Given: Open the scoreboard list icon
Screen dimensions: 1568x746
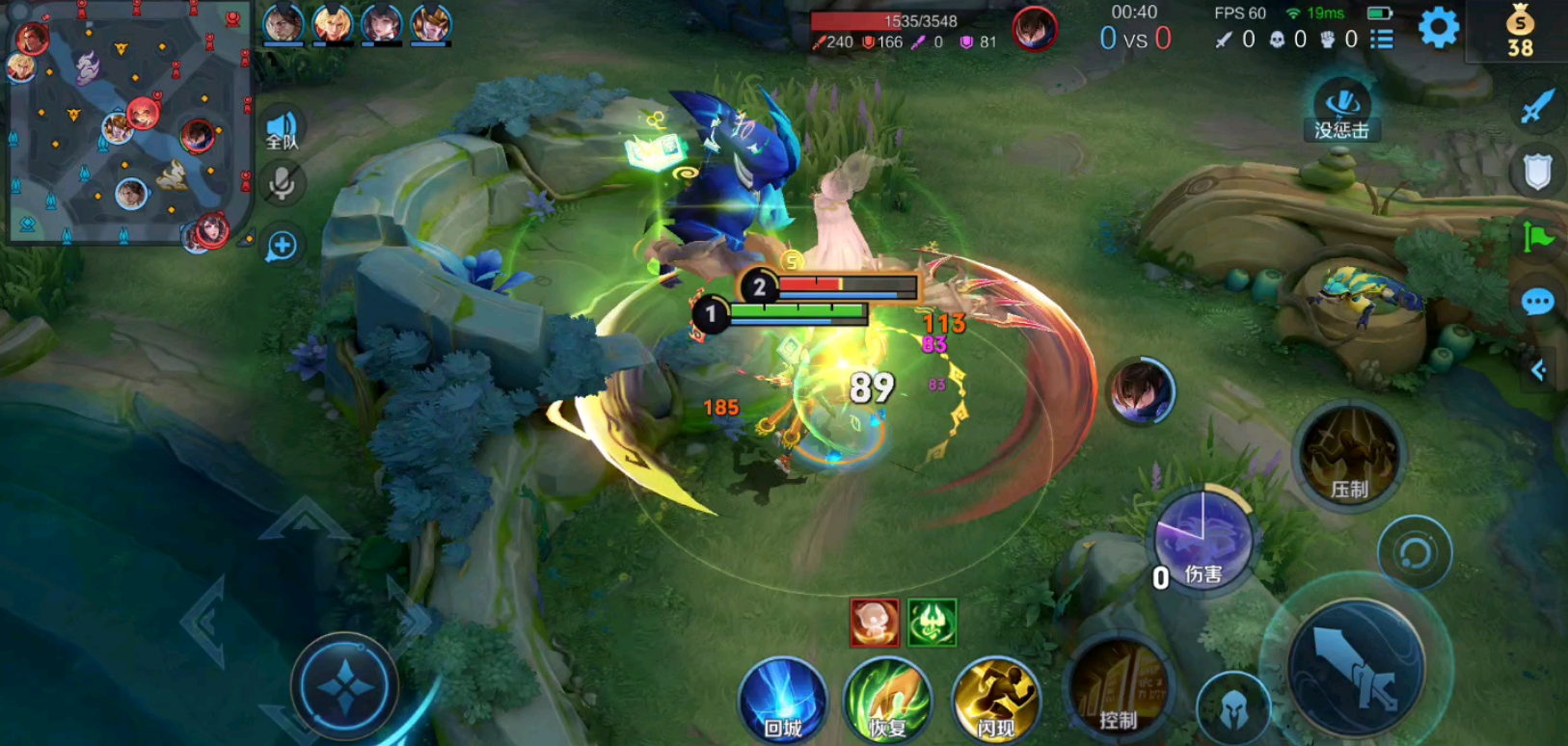Looking at the screenshot, I should 1382,40.
